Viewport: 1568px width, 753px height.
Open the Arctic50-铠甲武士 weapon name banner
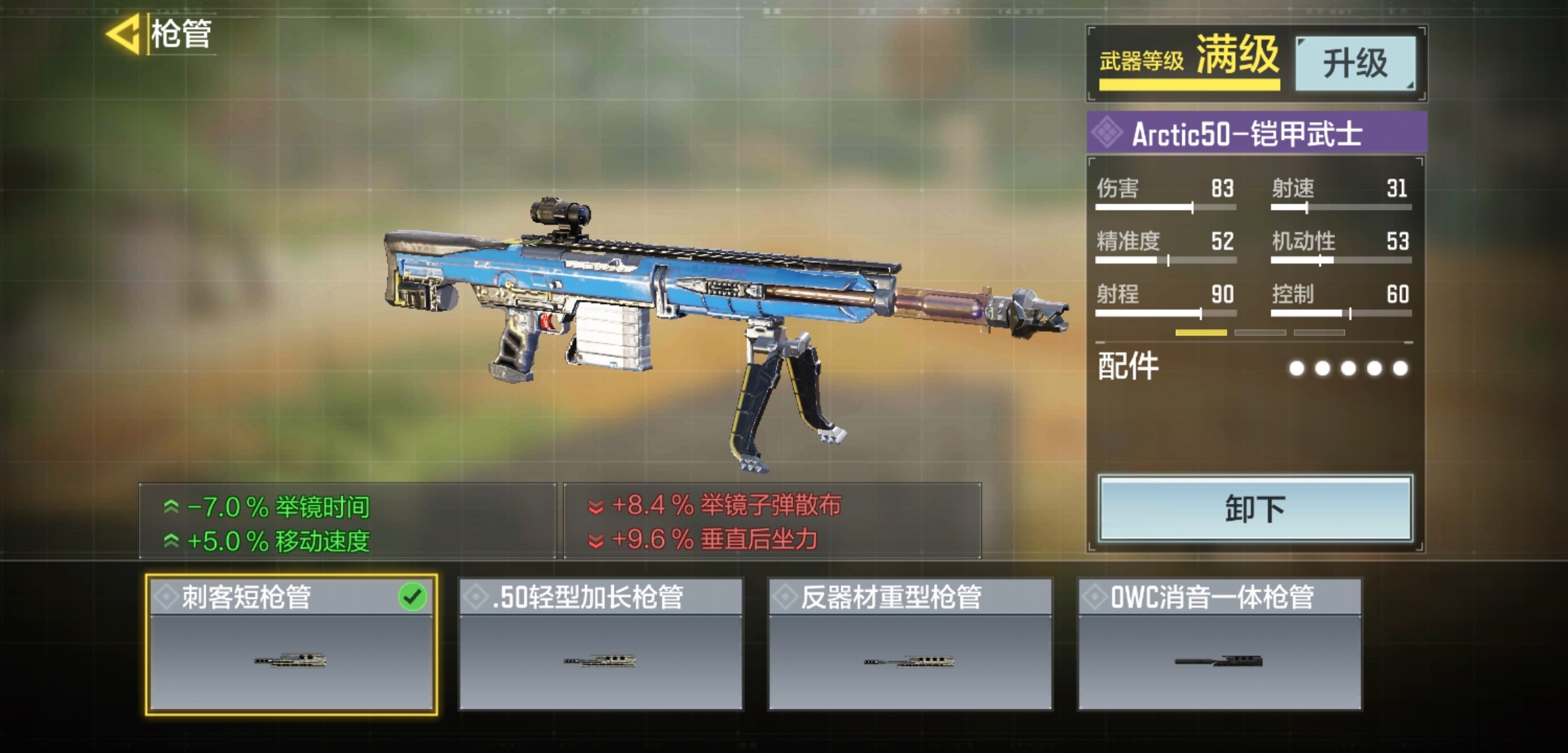[x=1256, y=133]
